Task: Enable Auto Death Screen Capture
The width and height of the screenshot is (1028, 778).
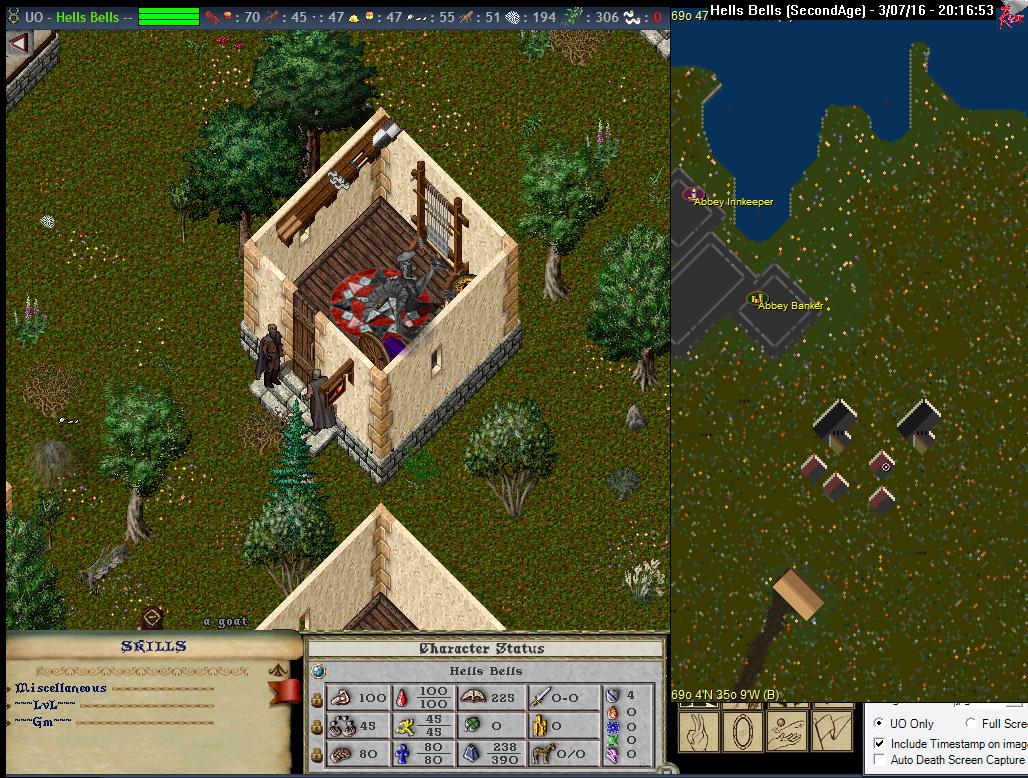Action: [879, 760]
